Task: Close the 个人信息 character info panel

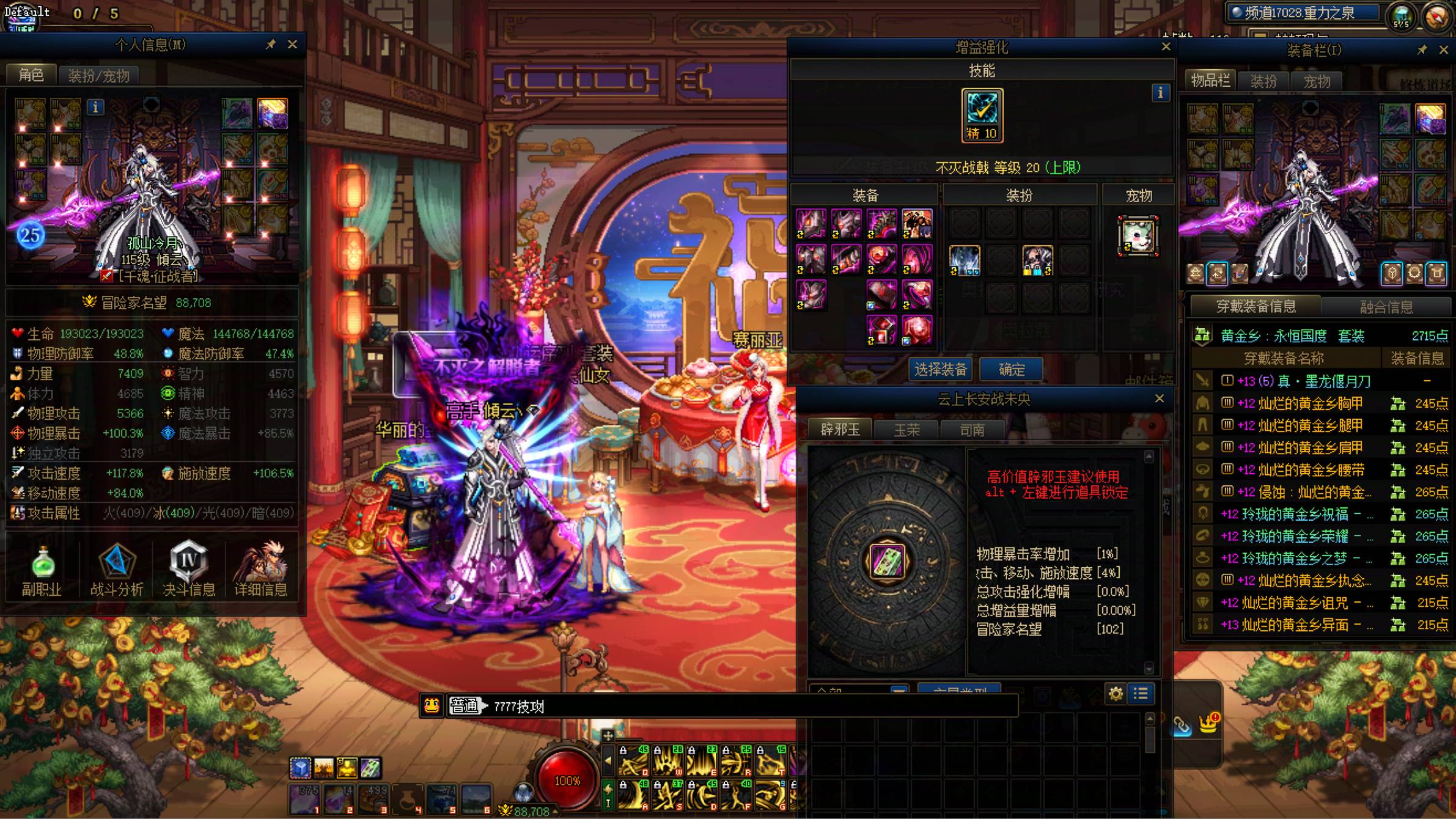Action: click(x=292, y=45)
